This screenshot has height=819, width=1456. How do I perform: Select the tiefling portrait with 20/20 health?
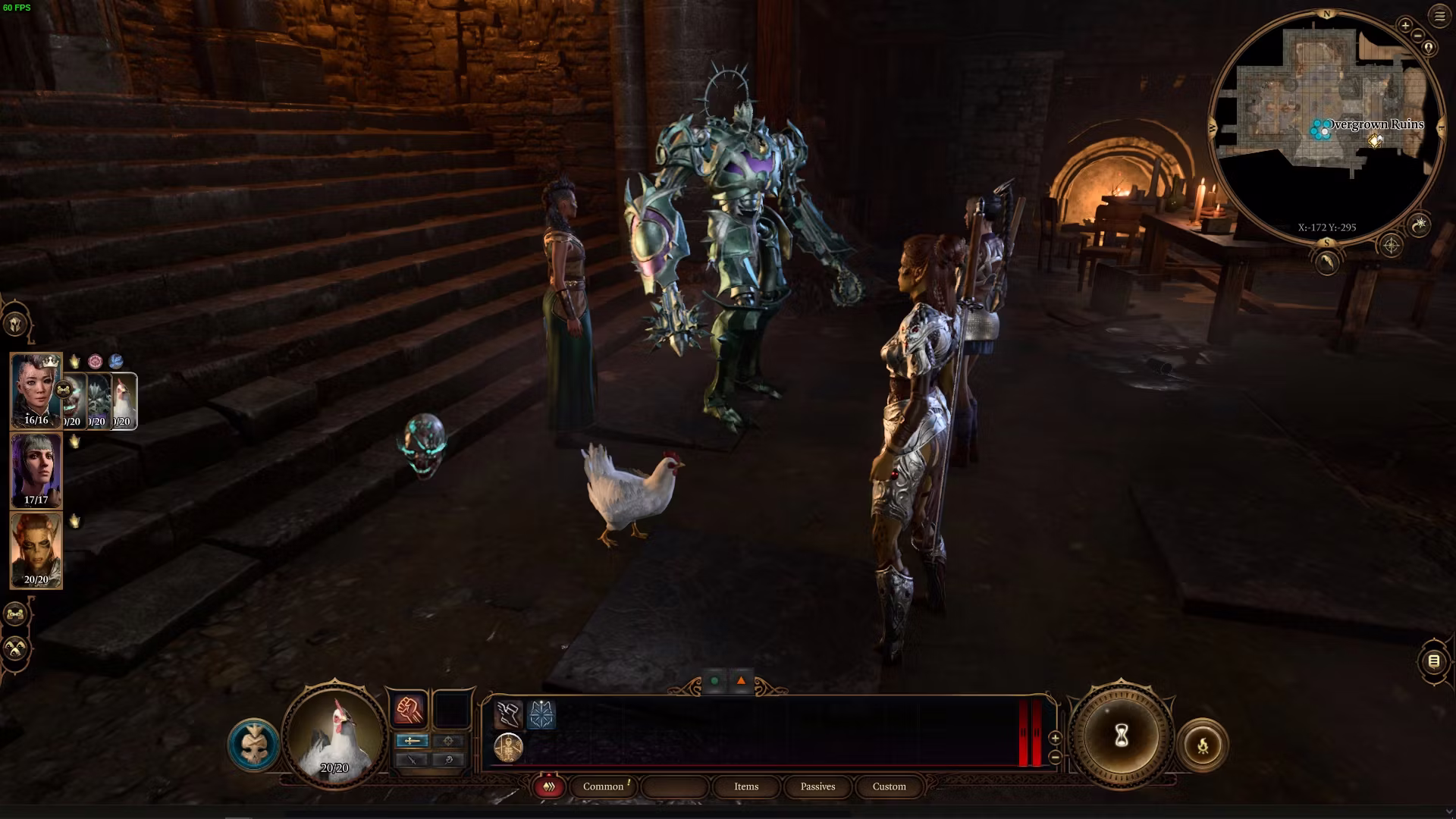(x=36, y=550)
